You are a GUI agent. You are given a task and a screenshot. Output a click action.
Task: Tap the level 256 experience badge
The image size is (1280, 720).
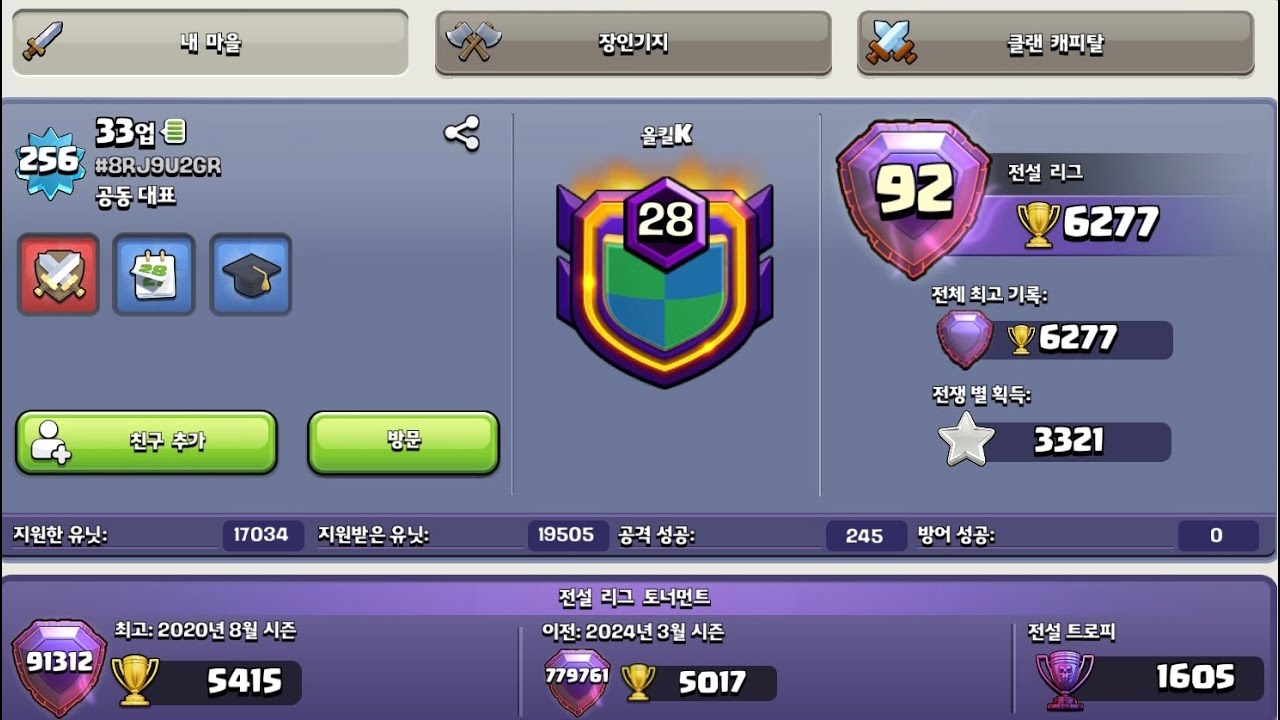49,160
